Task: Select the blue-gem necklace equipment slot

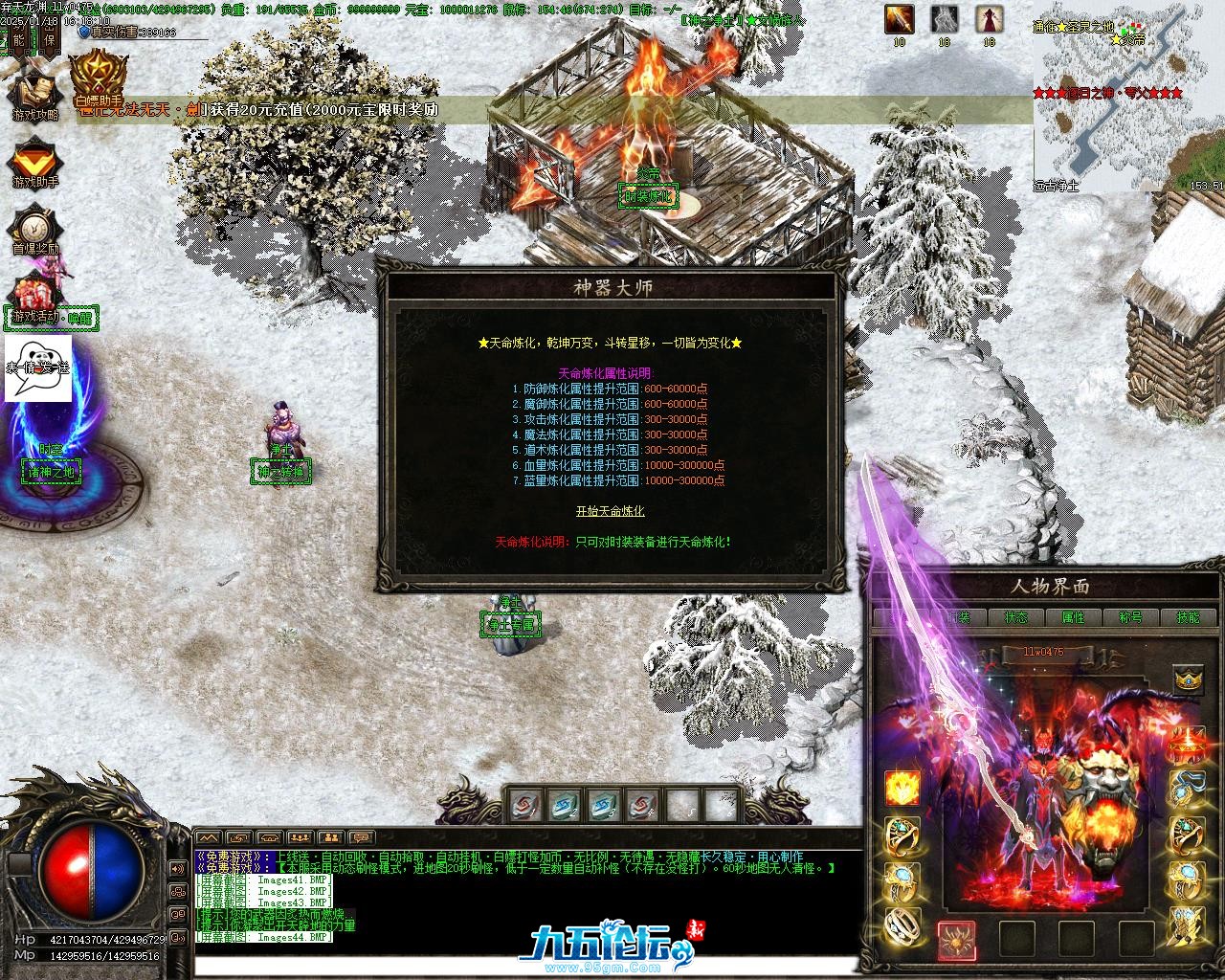Action: pos(1188,787)
